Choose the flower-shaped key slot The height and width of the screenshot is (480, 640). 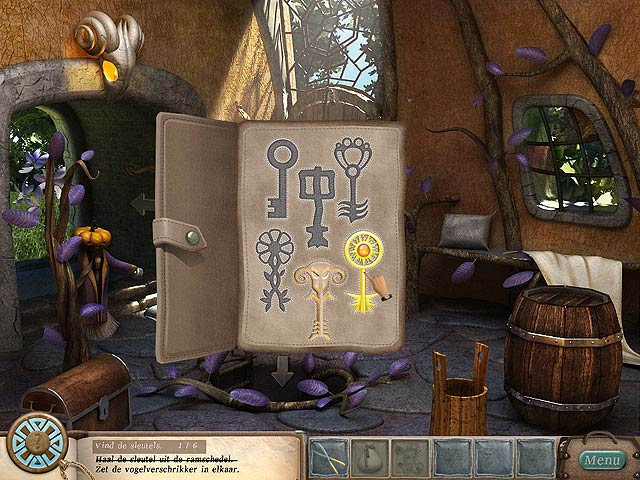[274, 268]
